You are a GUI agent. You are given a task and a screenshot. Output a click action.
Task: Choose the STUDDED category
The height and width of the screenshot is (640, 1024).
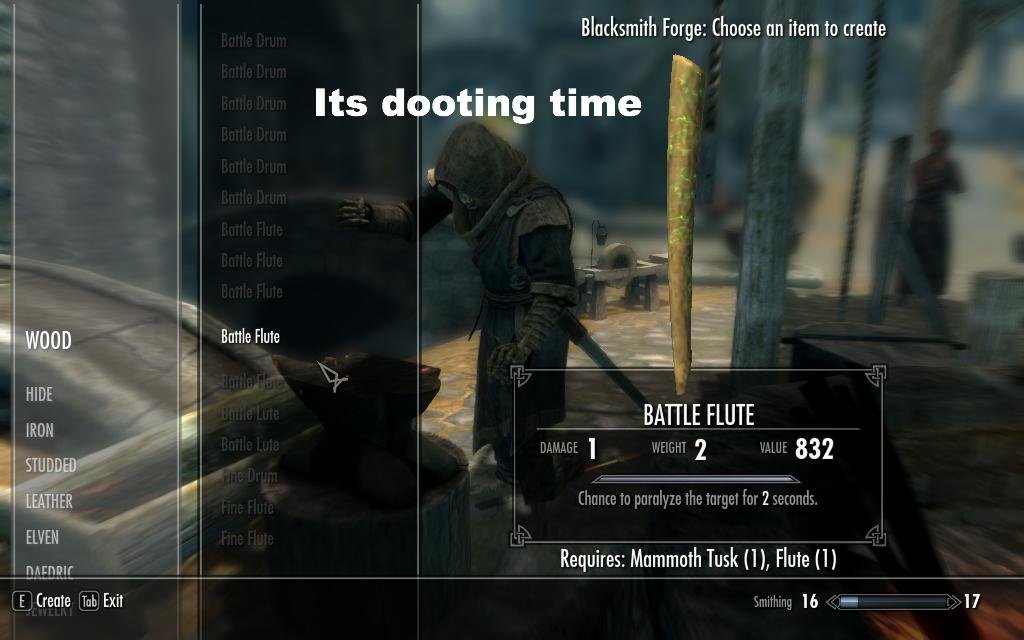(51, 466)
